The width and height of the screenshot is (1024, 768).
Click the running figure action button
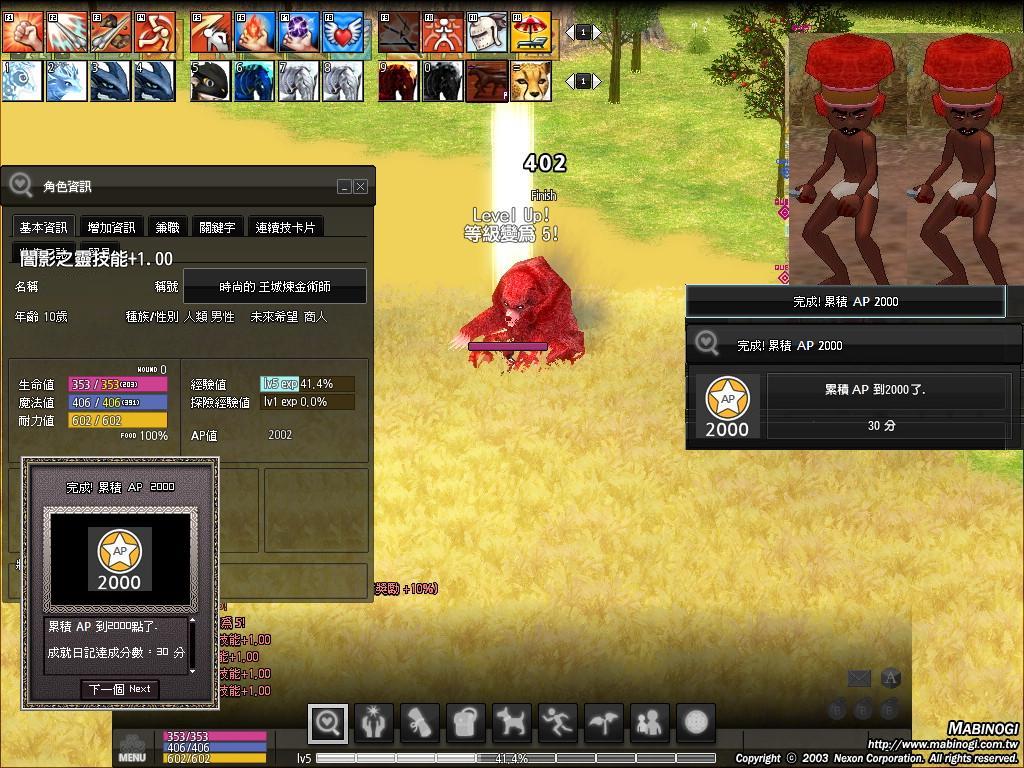[558, 722]
